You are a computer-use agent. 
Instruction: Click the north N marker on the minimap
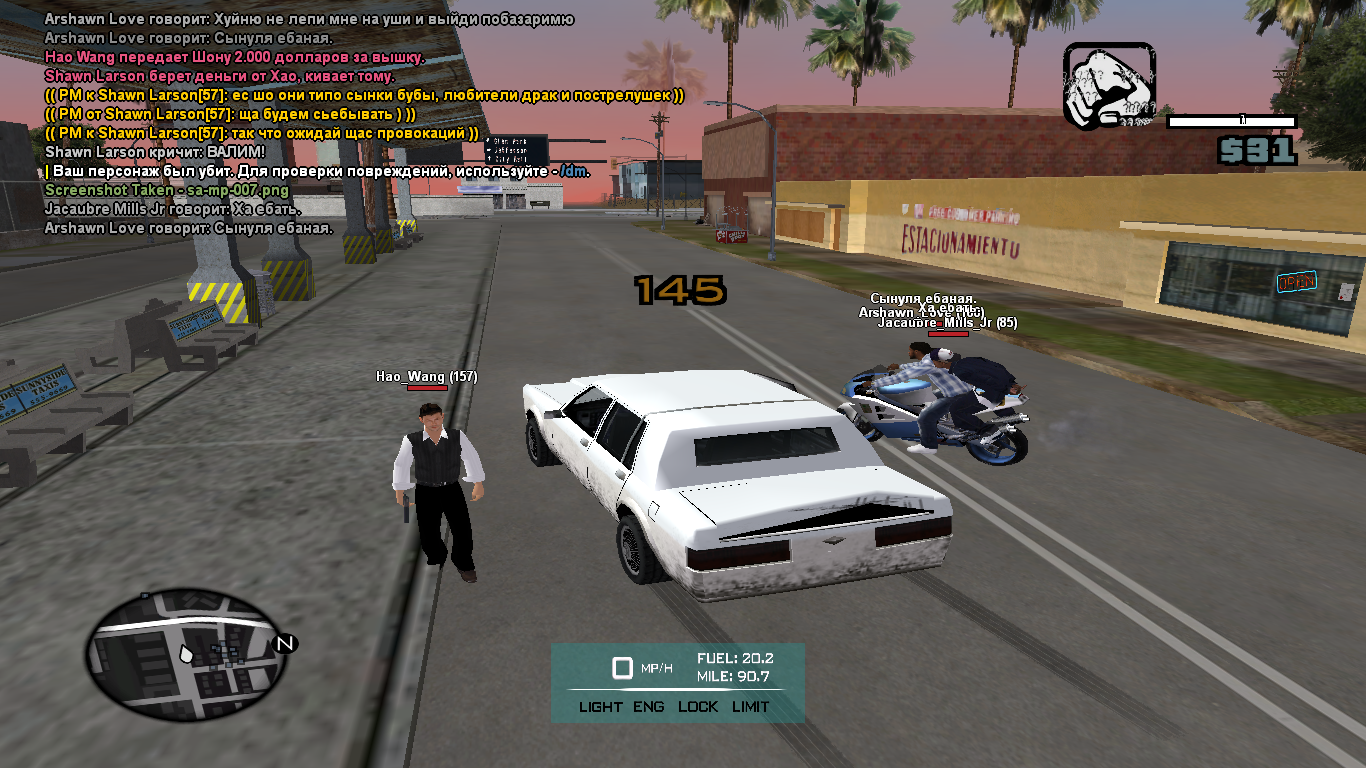point(285,643)
